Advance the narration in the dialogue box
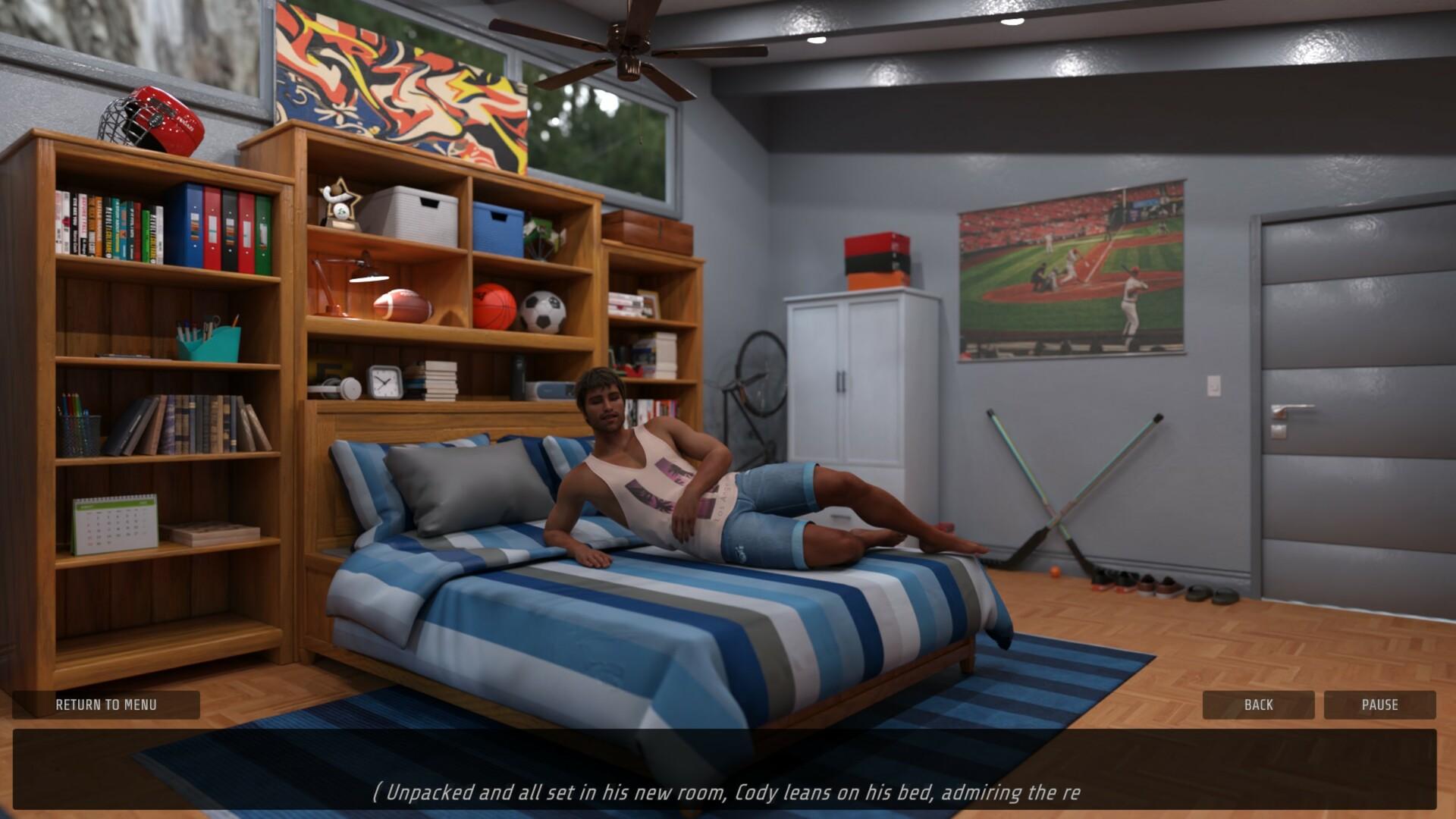The width and height of the screenshot is (1456, 819). 725,770
